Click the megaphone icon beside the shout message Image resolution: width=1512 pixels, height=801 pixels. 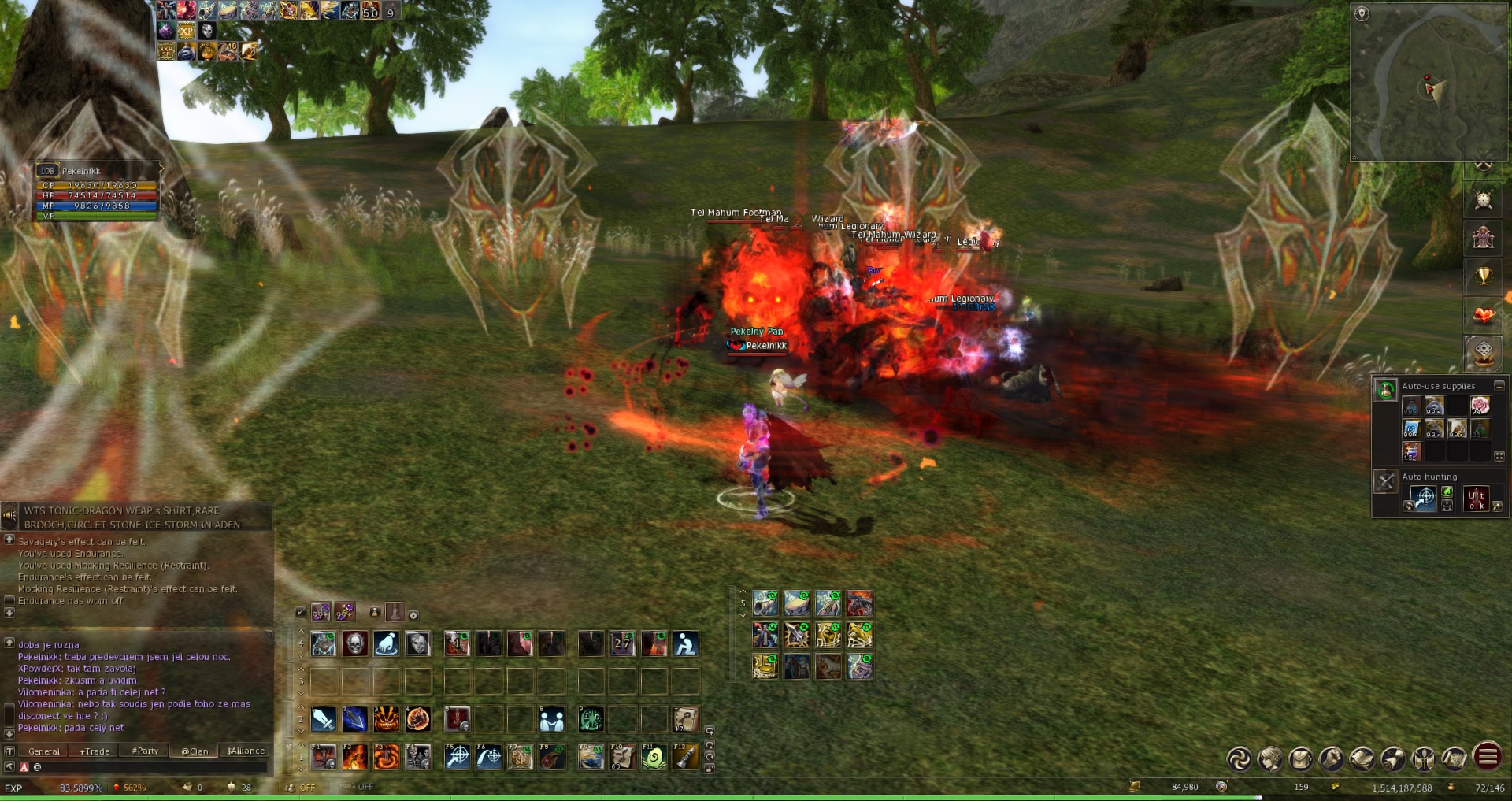9,517
